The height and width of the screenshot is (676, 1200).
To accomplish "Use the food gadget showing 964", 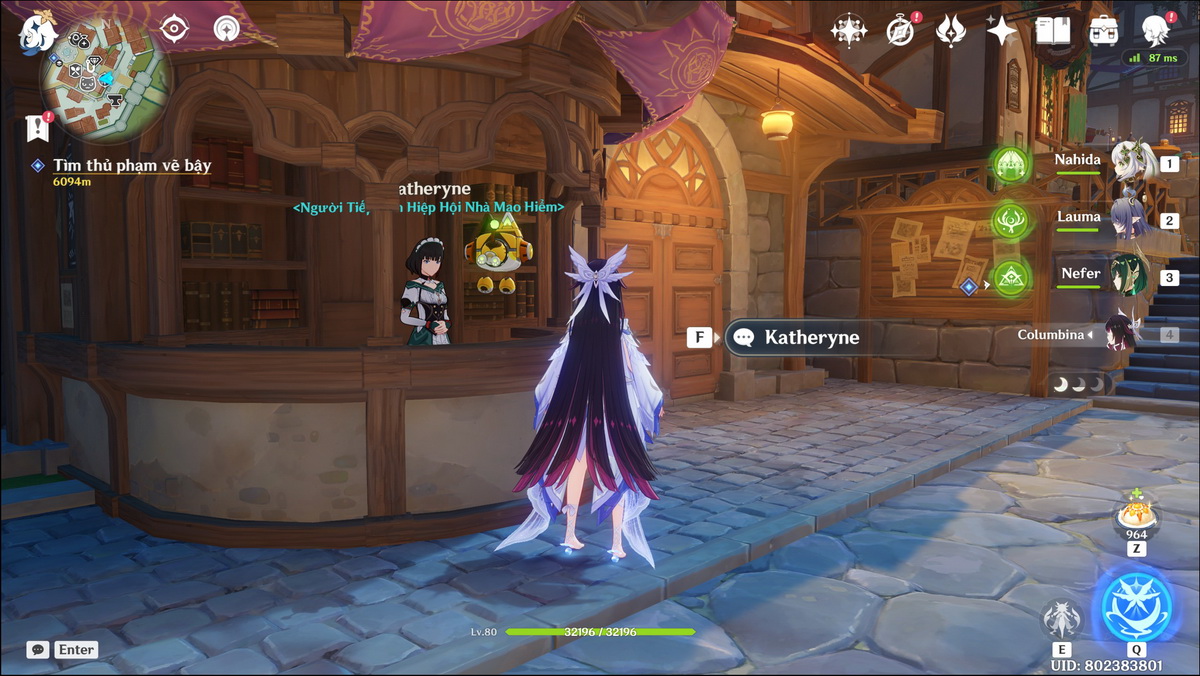I will tap(1136, 514).
